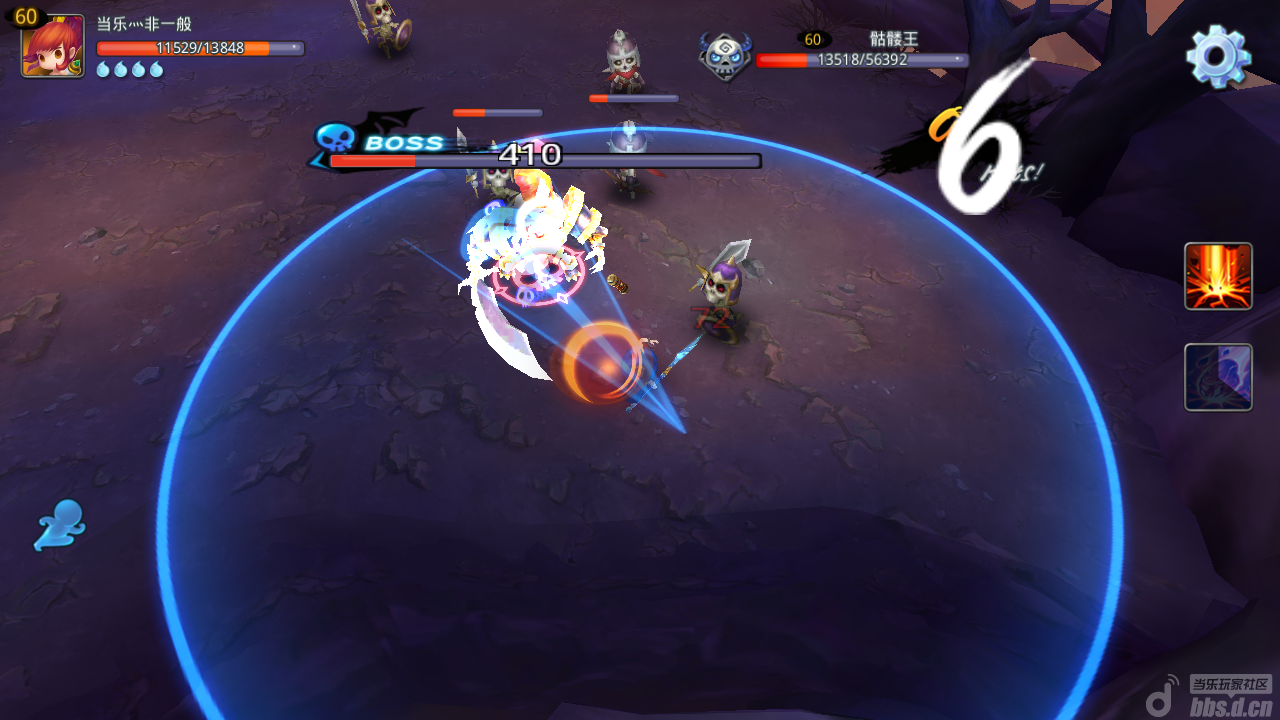Viewport: 1280px width, 720px height.
Task: Tap the blue running figure dash icon
Action: [60, 525]
